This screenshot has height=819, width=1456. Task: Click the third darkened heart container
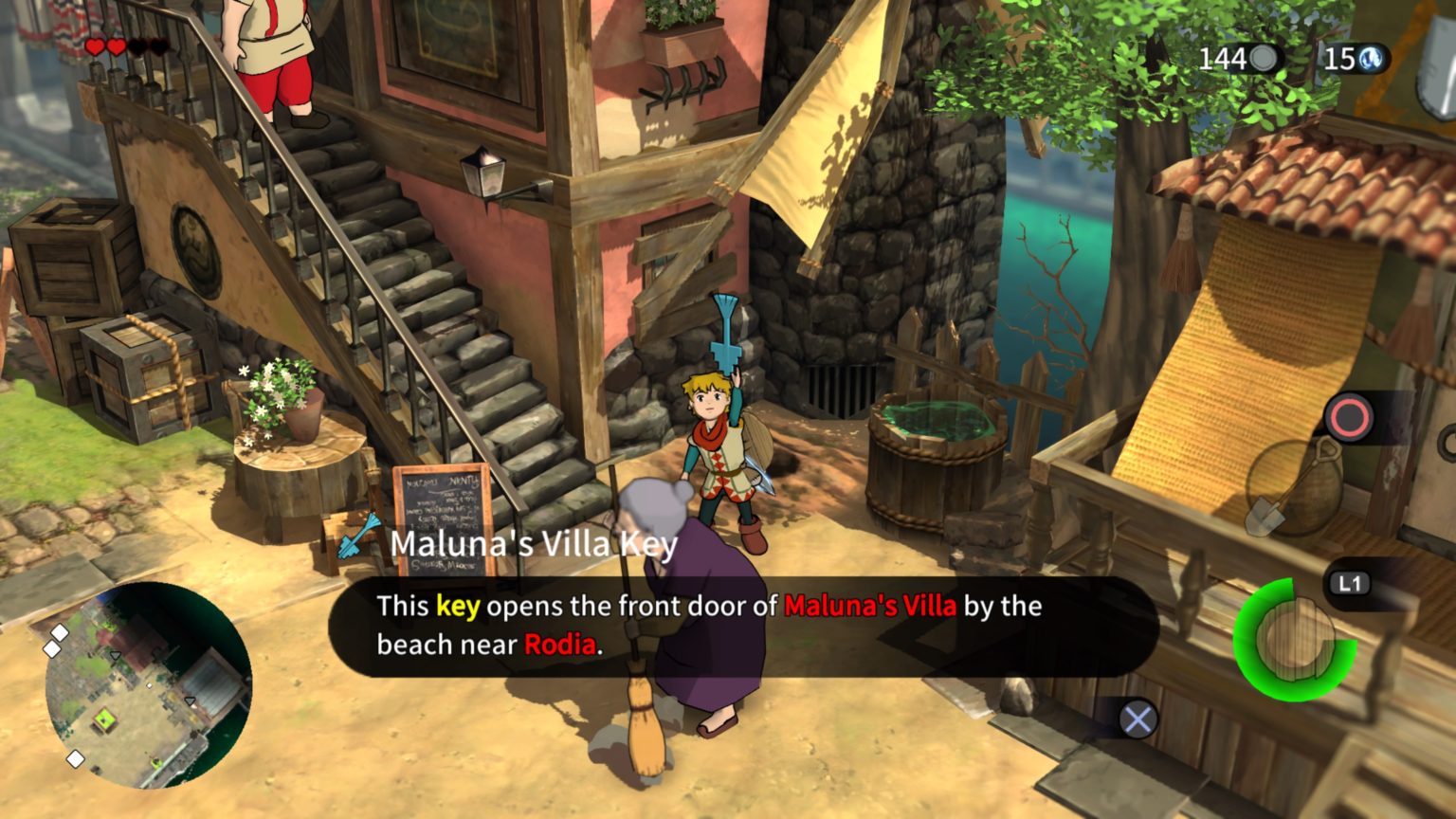pos(137,47)
